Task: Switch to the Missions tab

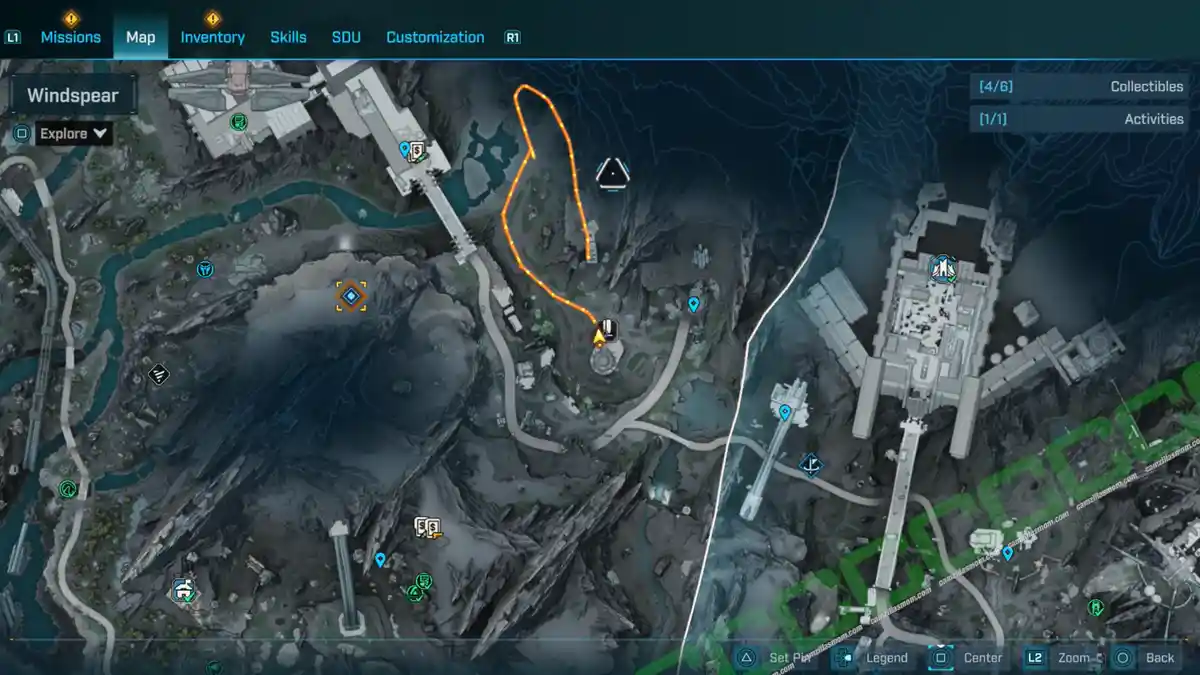Action: tap(70, 37)
